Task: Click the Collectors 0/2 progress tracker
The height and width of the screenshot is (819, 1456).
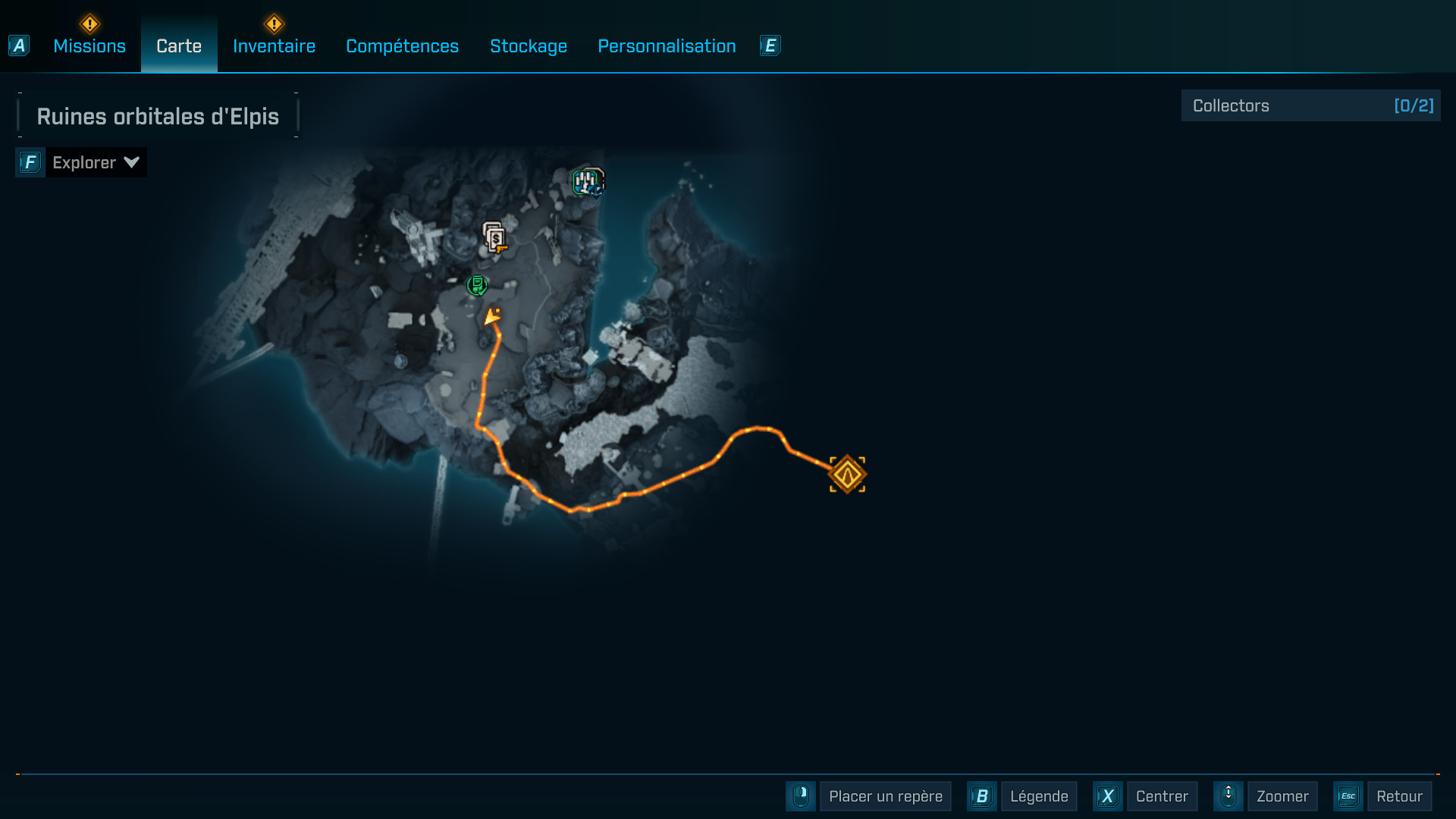Action: (x=1310, y=105)
